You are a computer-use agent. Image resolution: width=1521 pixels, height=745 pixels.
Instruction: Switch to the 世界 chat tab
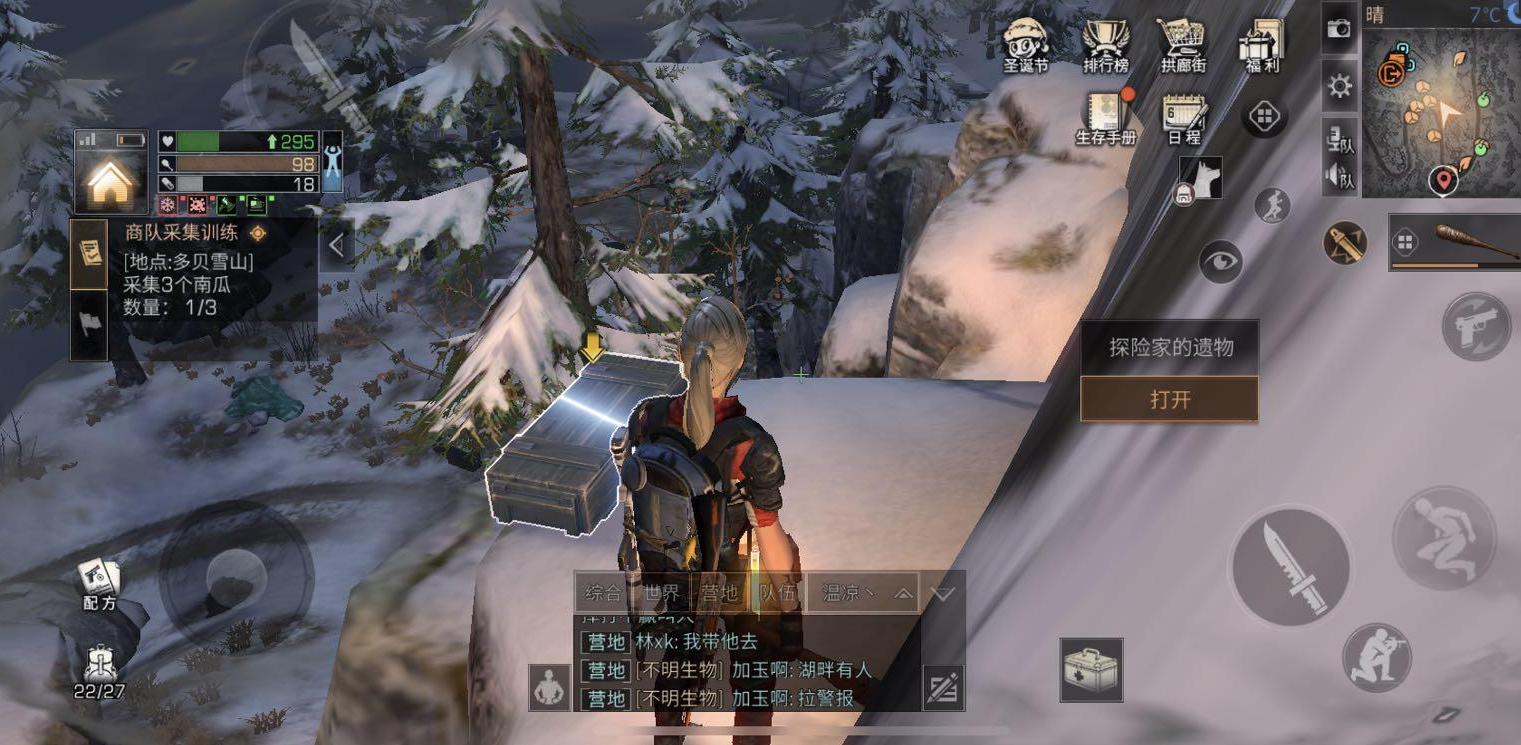pyautogui.click(x=661, y=593)
